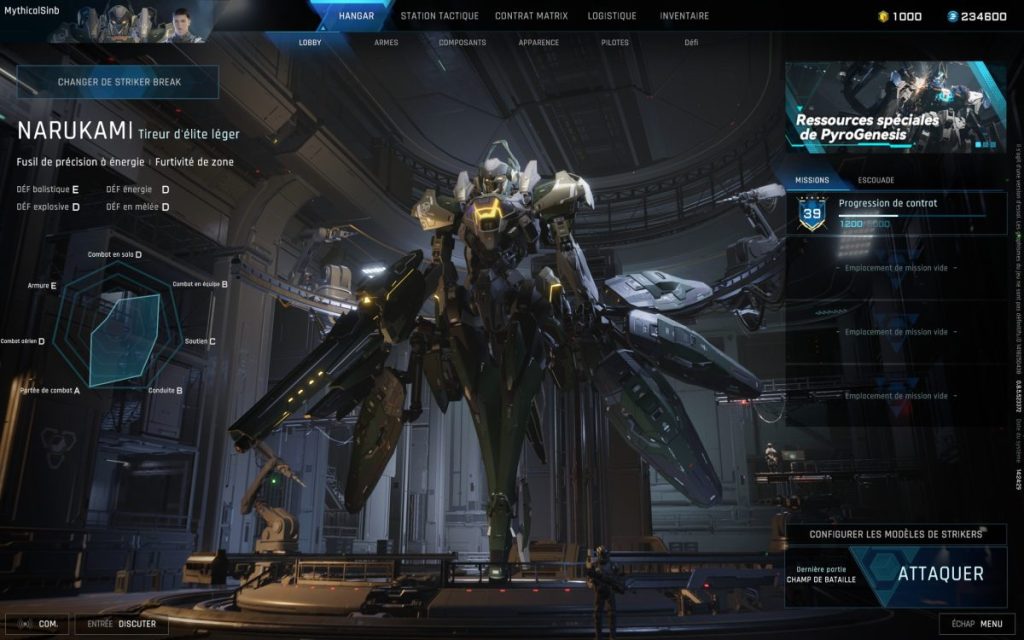
Task: Switch to the Apparence sub-tab
Action: click(x=538, y=43)
